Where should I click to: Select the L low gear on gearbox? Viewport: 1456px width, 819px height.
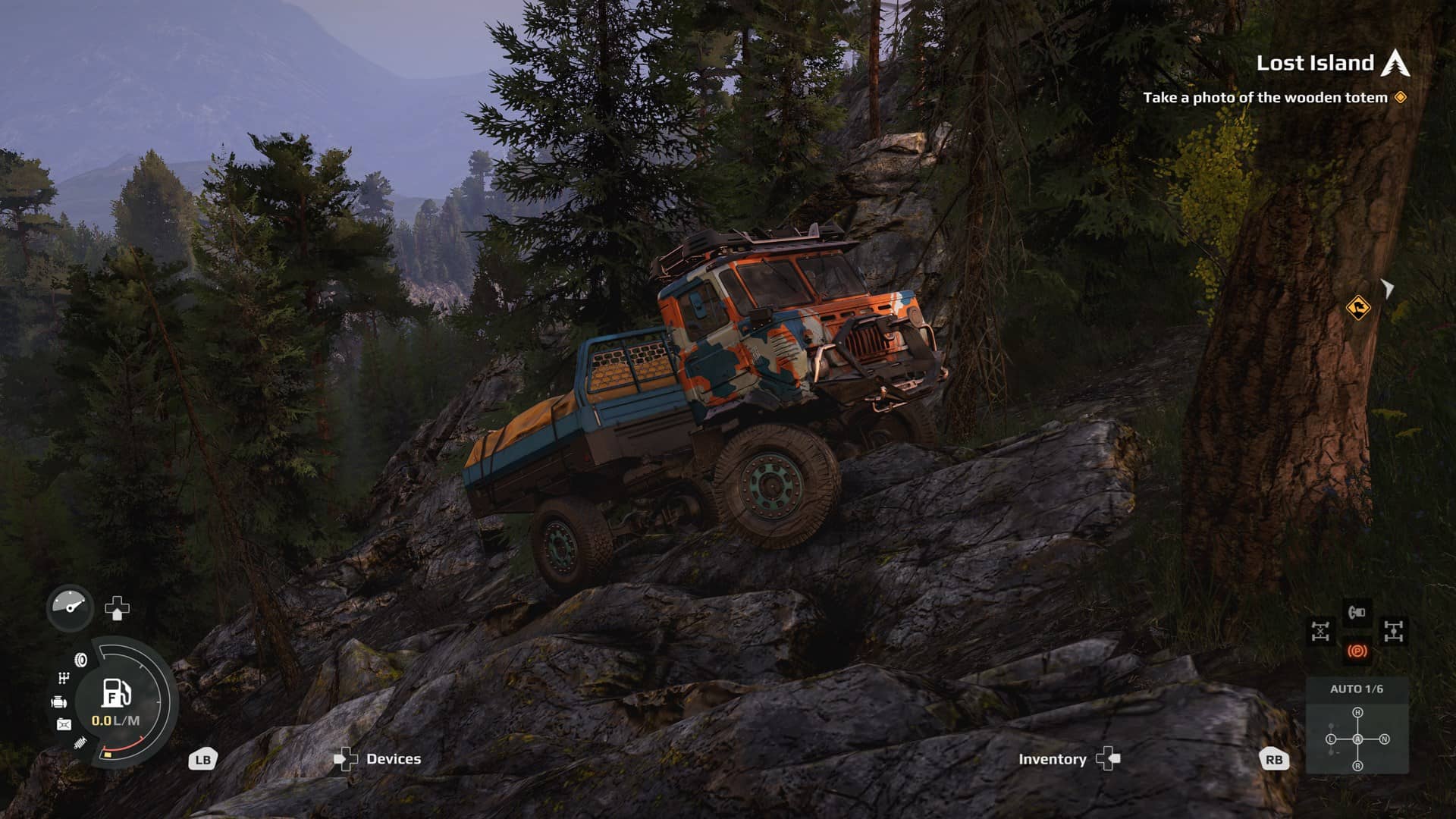click(1331, 739)
